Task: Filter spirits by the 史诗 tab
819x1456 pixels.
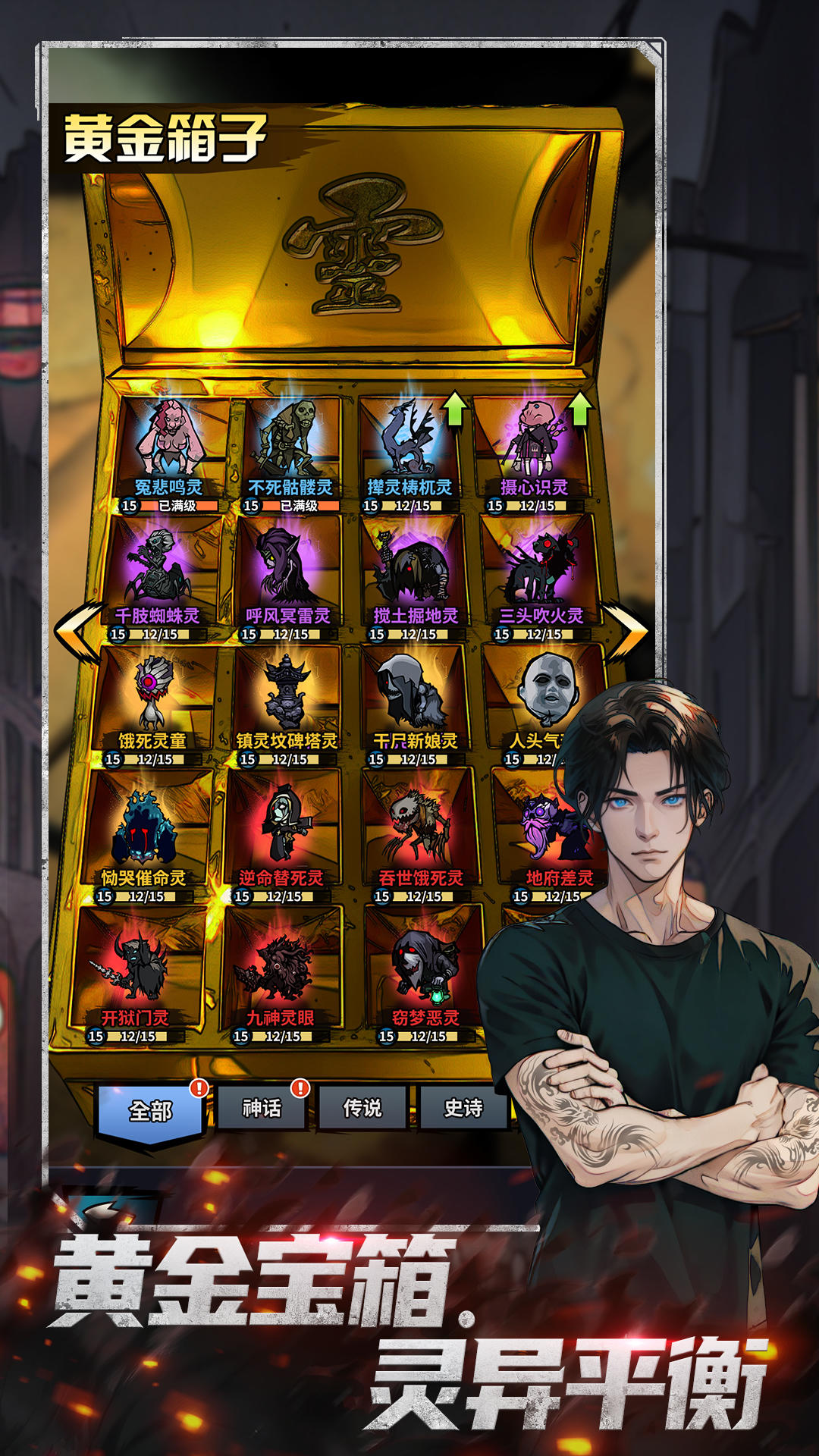Action: (463, 1109)
